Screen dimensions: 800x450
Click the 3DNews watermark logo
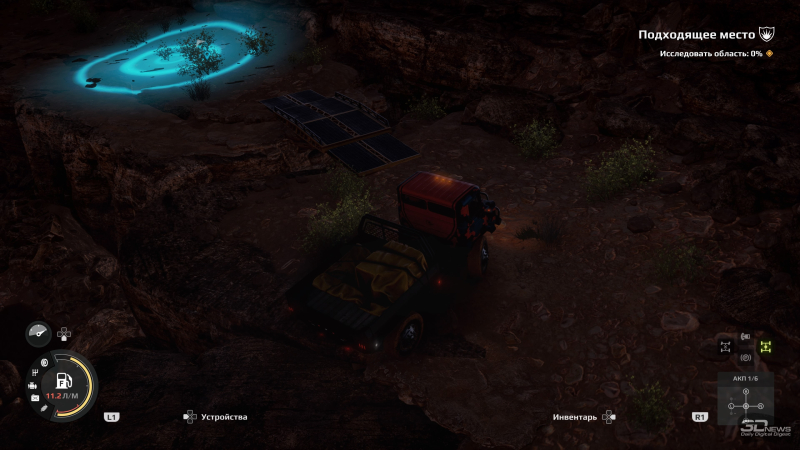[x=766, y=423]
